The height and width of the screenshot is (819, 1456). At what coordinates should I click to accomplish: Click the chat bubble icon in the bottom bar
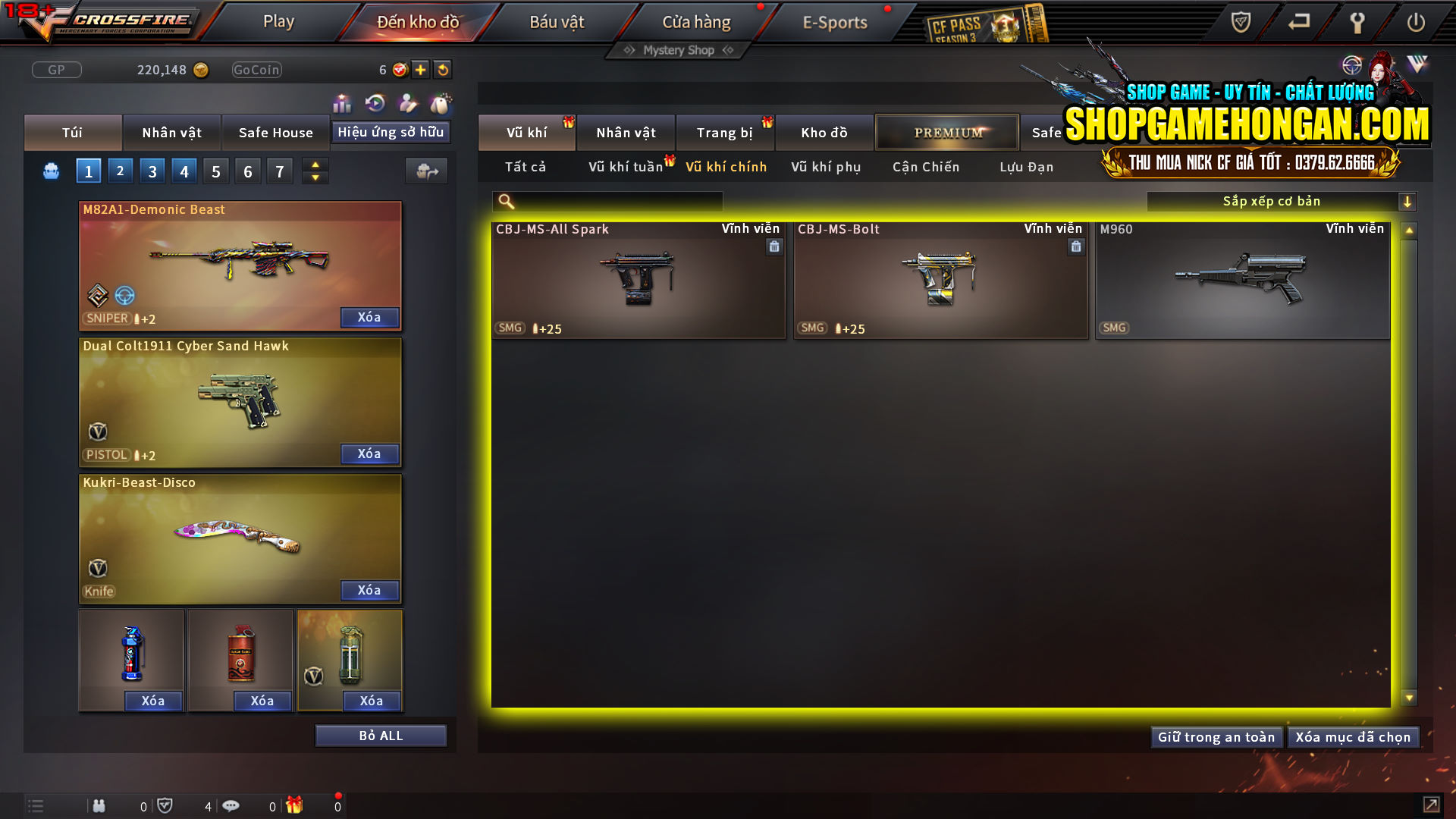pos(231,805)
